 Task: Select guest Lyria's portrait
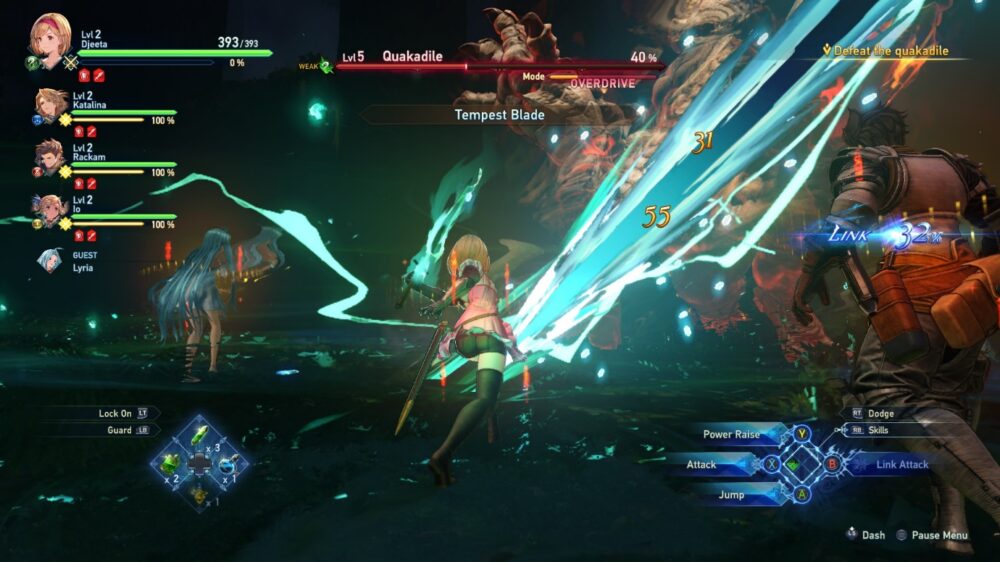[x=50, y=260]
